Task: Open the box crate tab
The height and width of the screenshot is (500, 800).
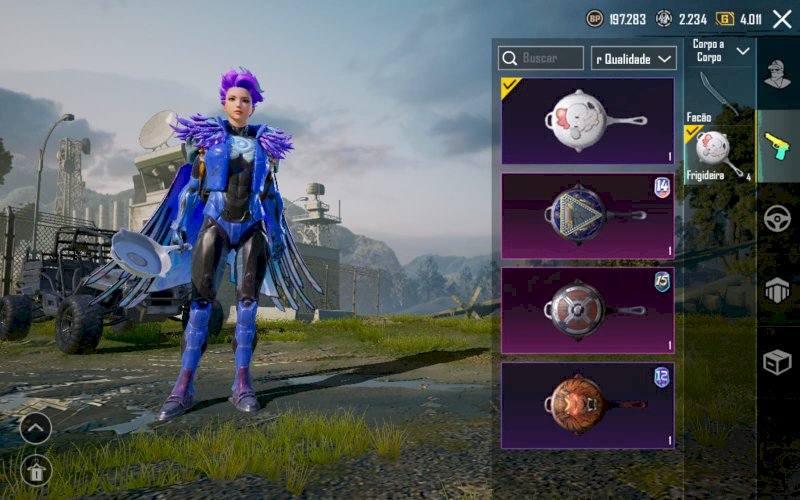Action: click(x=778, y=363)
